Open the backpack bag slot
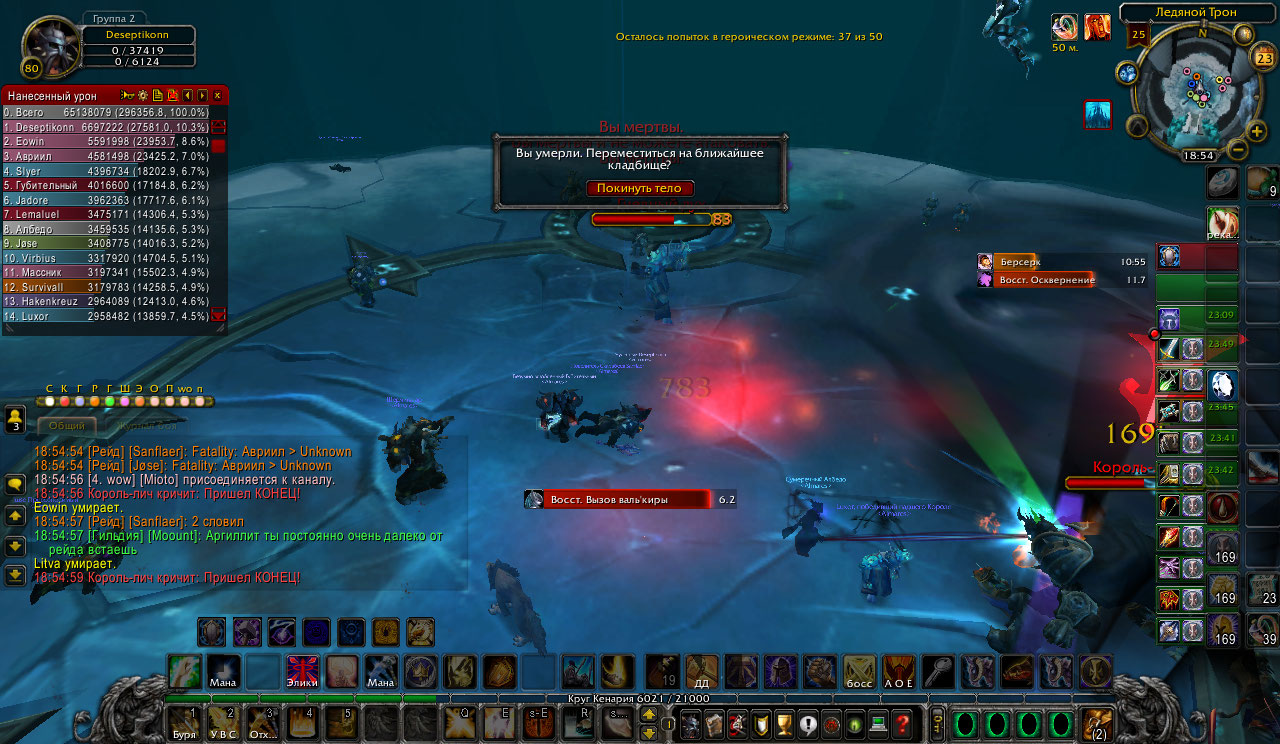1280x744 pixels. [1097, 723]
